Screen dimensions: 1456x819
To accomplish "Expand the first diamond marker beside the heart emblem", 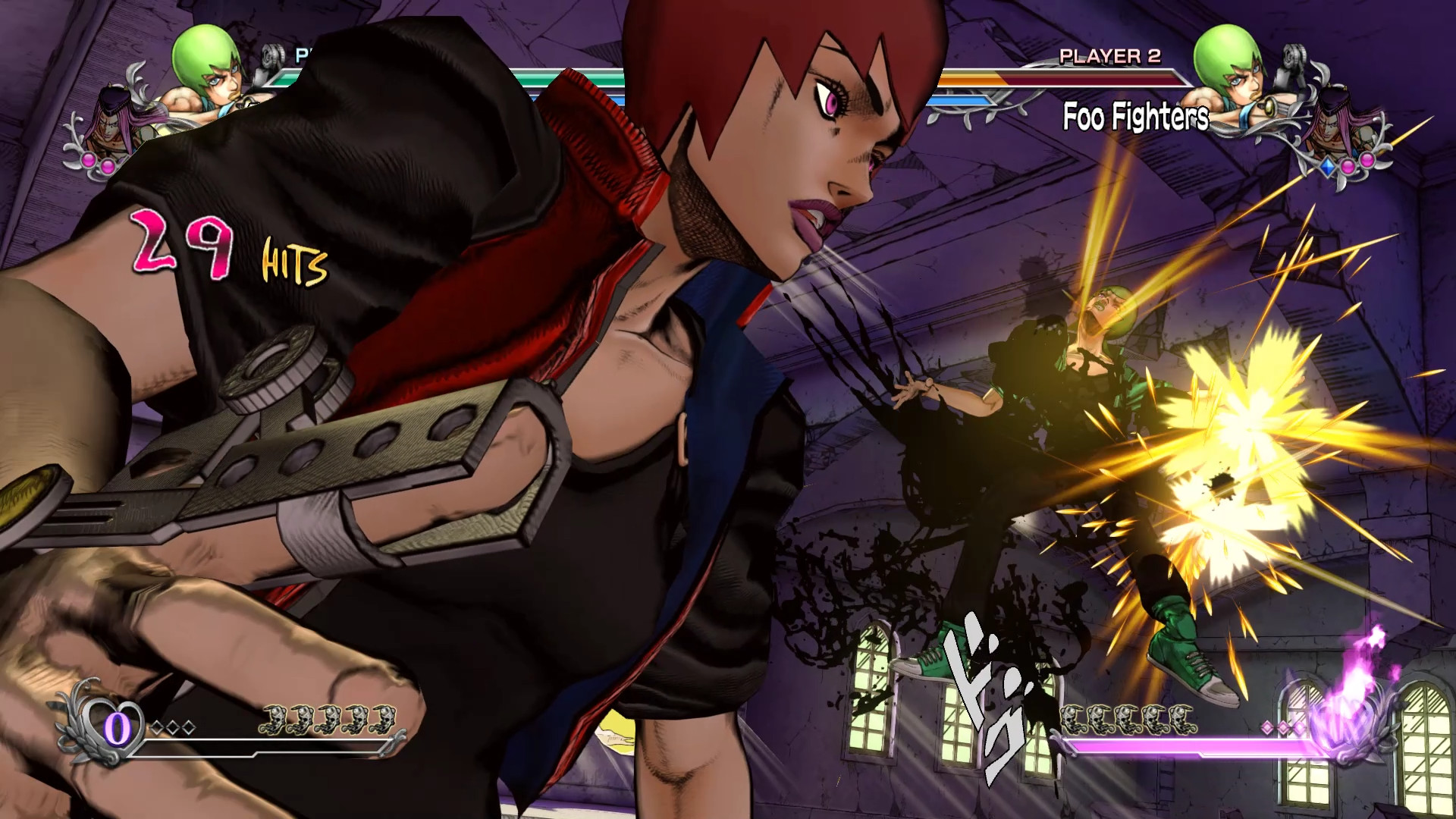I will pos(156,726).
